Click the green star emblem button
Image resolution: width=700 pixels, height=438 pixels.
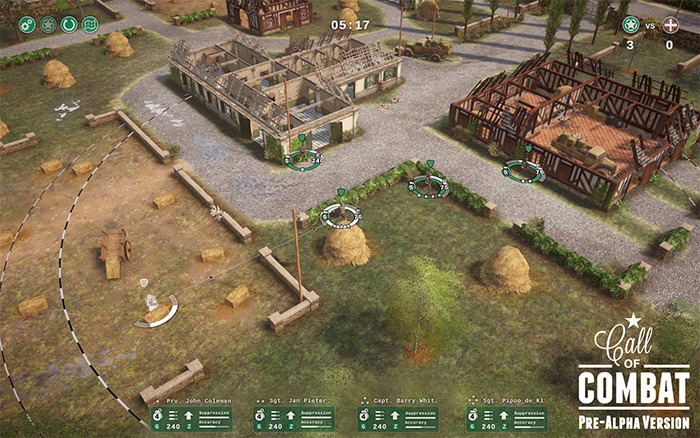click(48, 24)
